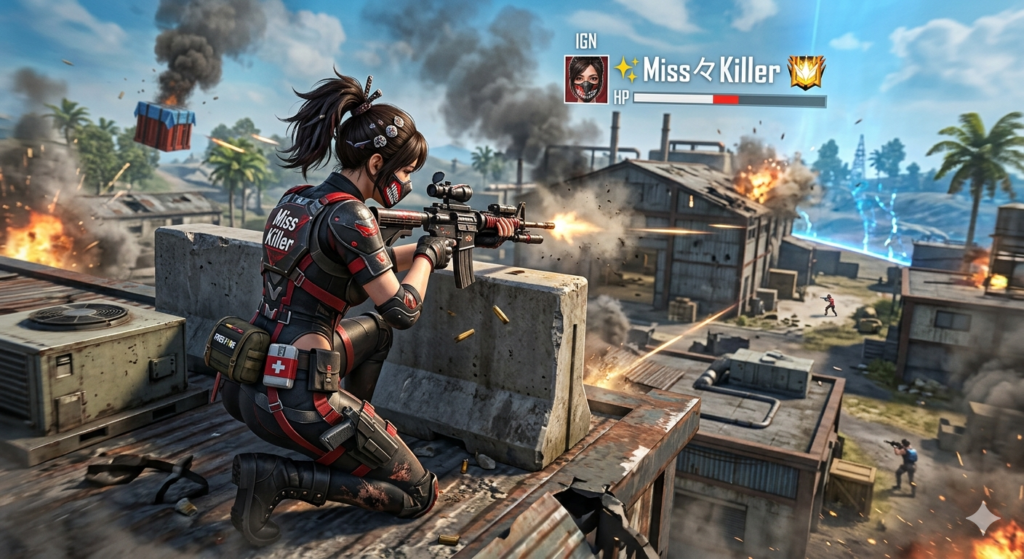The image size is (1024, 559).
Task: Select the gold rank badge beside the name
Action: tap(806, 71)
